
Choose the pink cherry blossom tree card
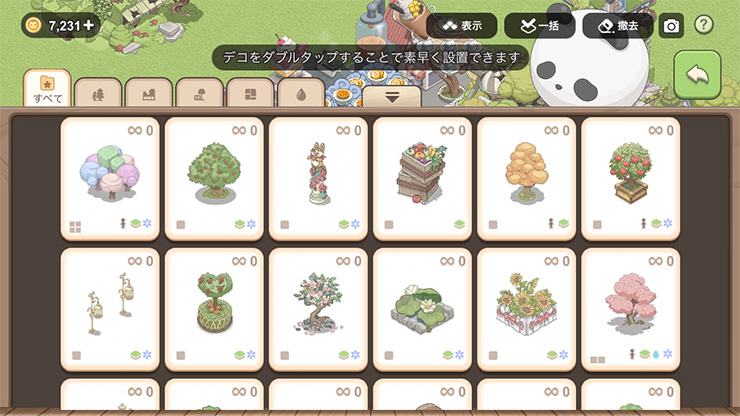pyautogui.click(x=630, y=309)
